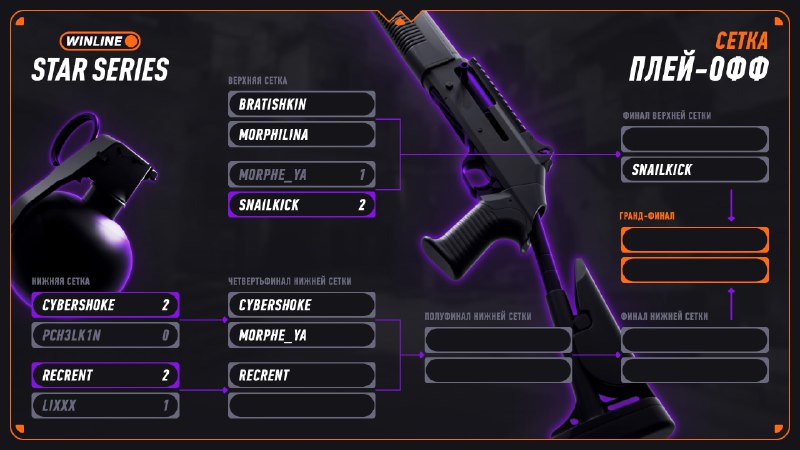The image size is (800, 450).
Task: Select the PCH3LK1N bracket entry
Action: click(105, 335)
